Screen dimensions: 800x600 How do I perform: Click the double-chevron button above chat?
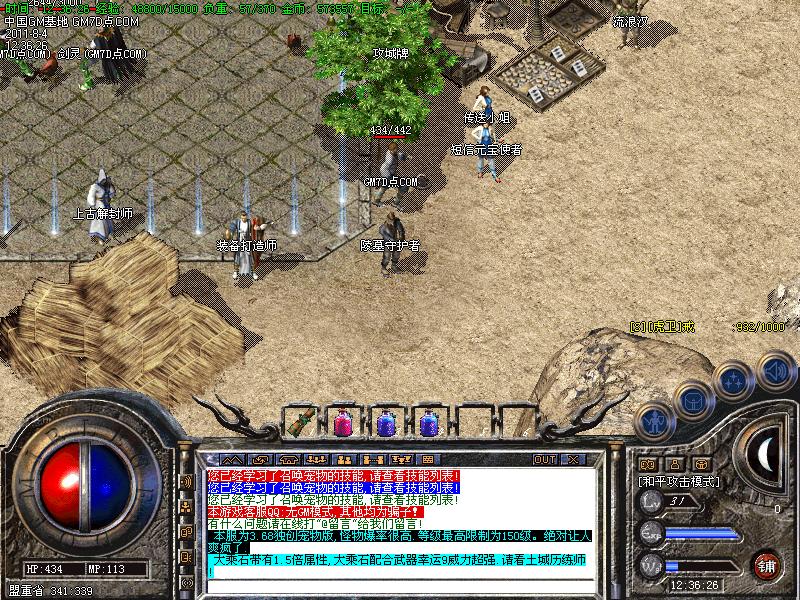tap(231, 459)
